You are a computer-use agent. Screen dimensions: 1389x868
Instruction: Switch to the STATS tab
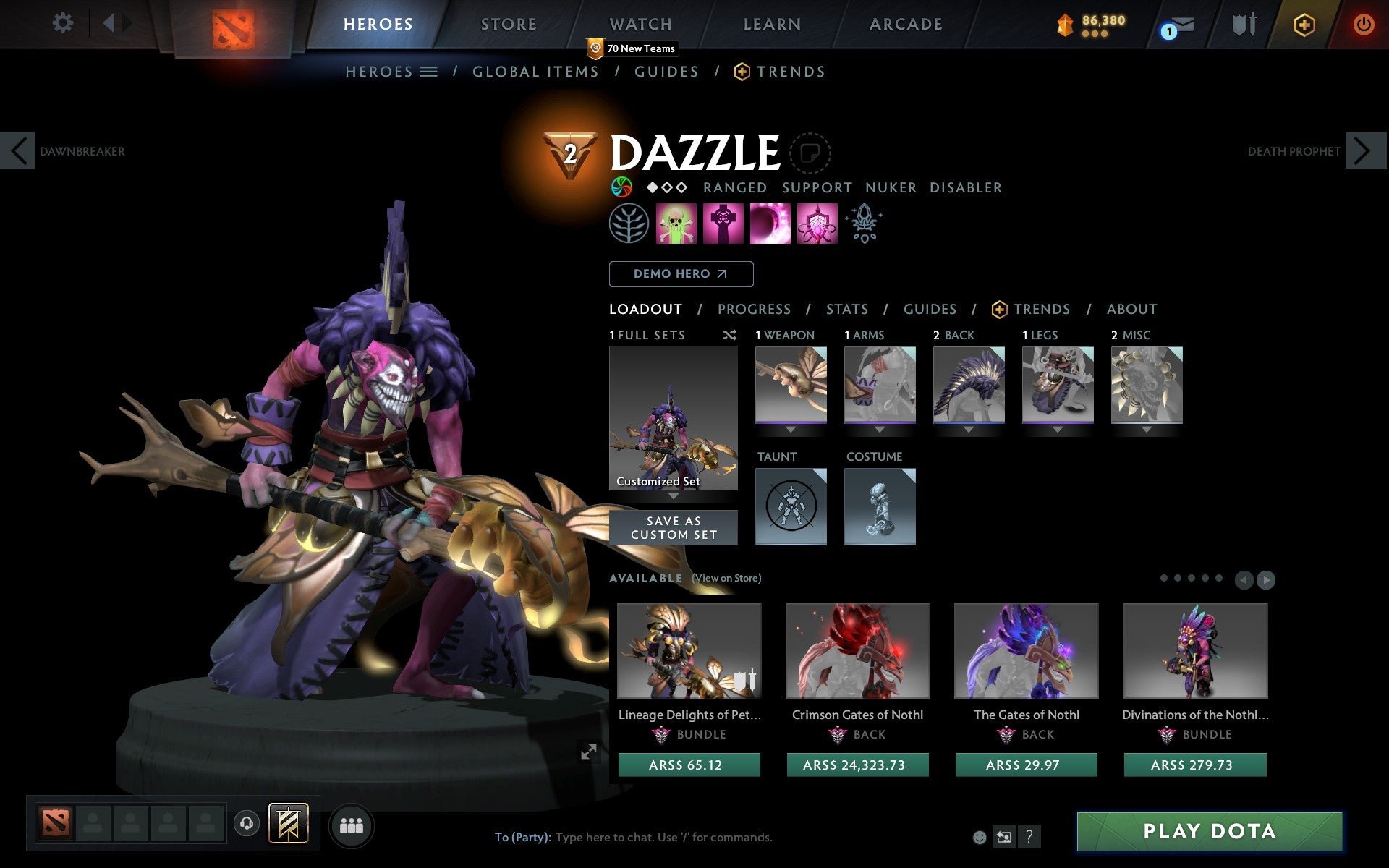(x=846, y=309)
